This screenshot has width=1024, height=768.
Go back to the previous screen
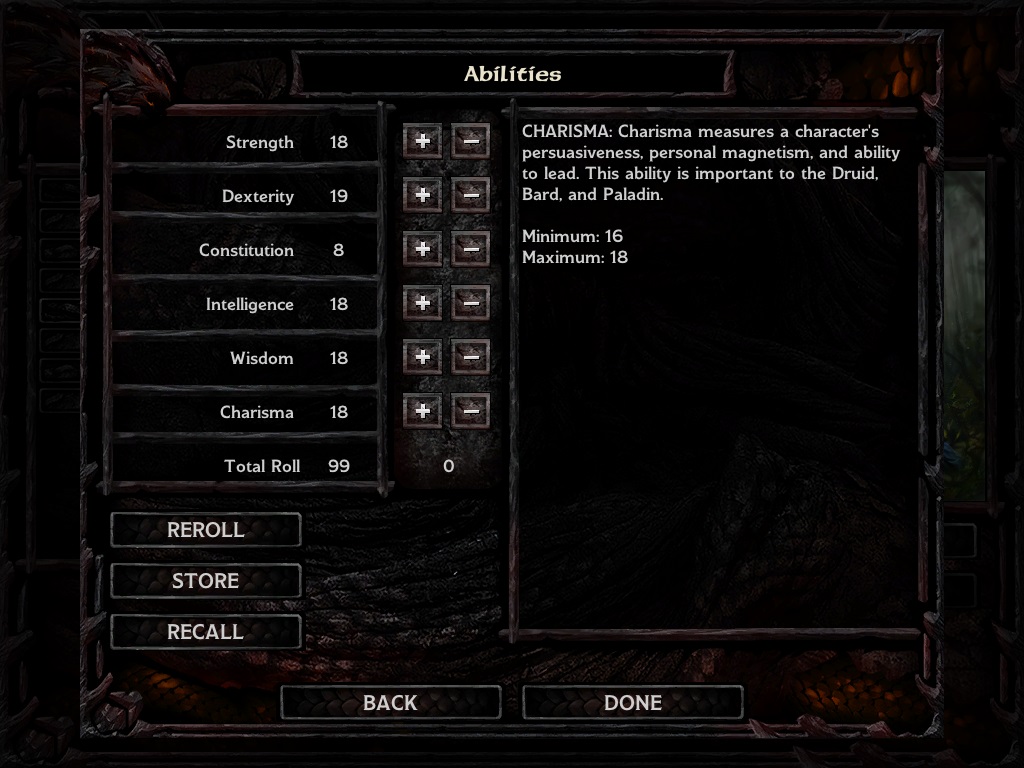click(390, 703)
